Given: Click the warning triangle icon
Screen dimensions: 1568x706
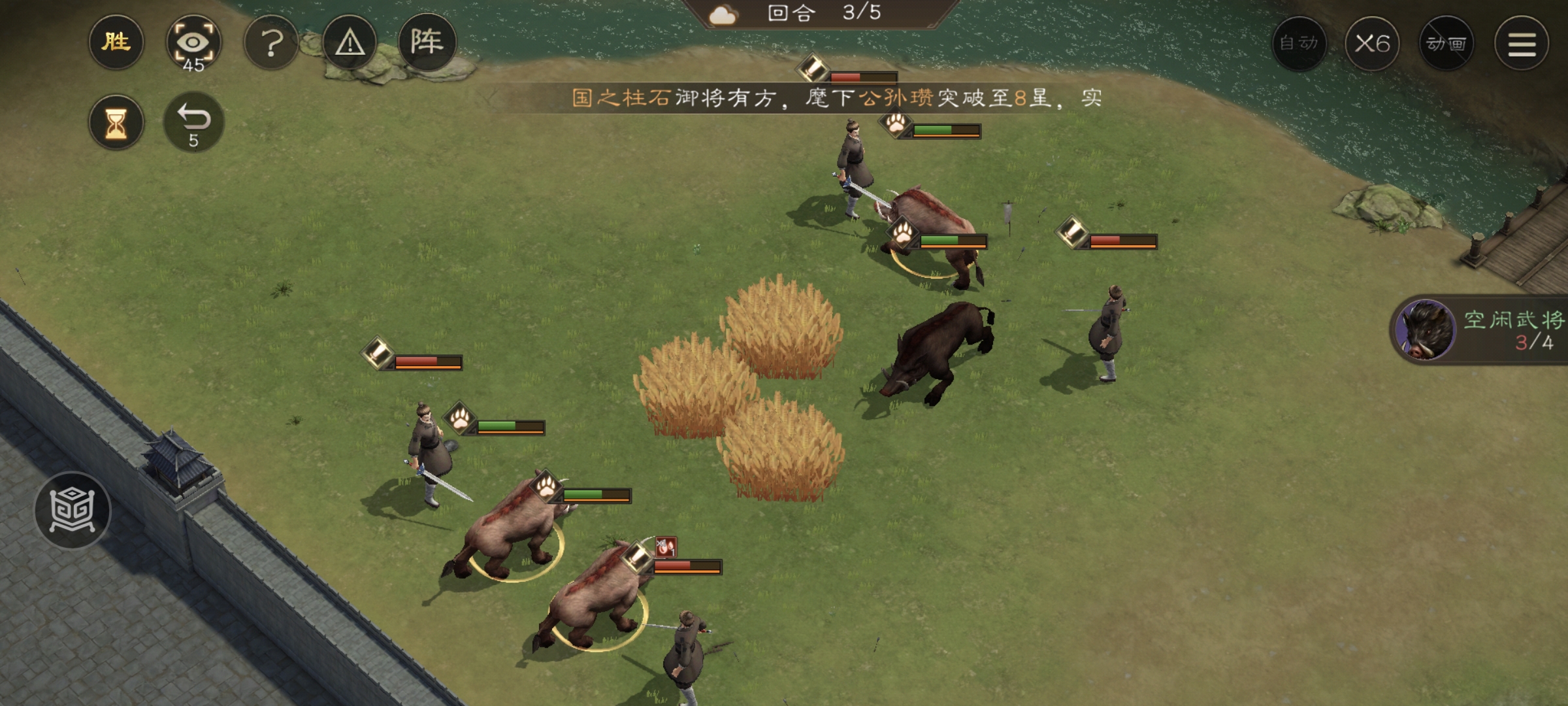Looking at the screenshot, I should click(350, 44).
